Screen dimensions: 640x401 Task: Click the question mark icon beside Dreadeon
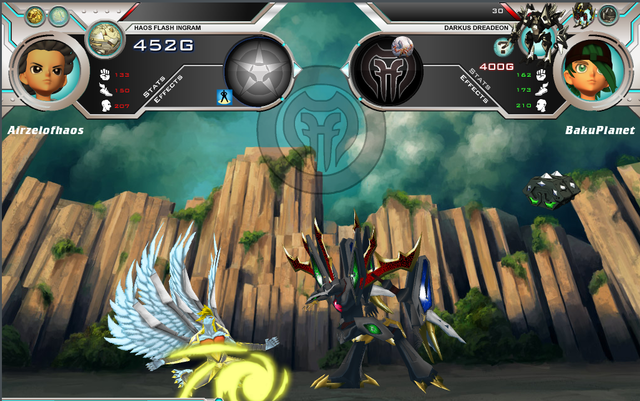(503, 47)
